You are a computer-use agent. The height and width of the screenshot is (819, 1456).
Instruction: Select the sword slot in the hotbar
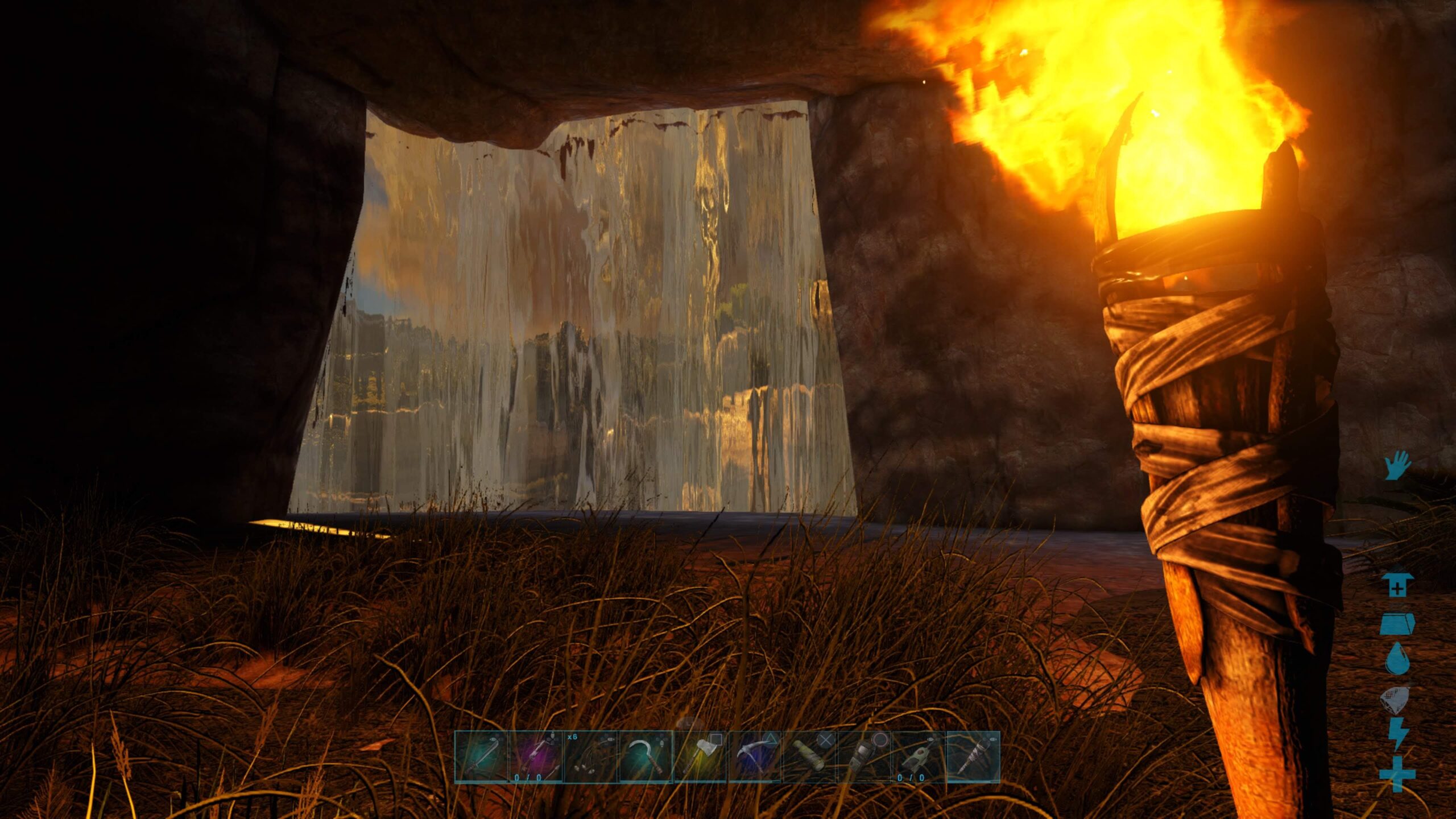coord(481,757)
